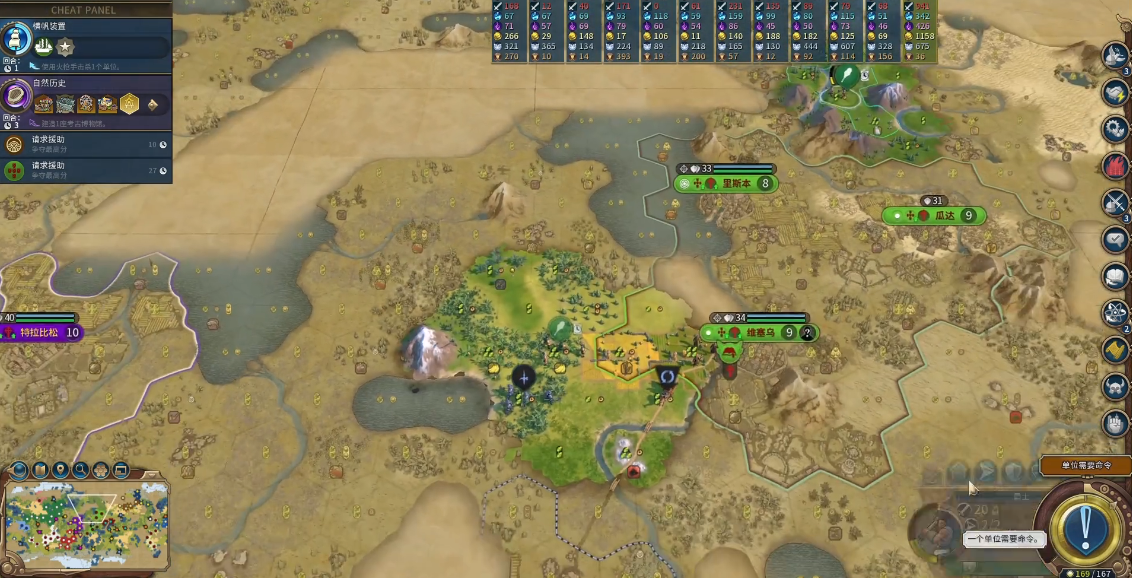The height and width of the screenshot is (578, 1132).
Task: Click the world minimap
Action: click(86, 520)
